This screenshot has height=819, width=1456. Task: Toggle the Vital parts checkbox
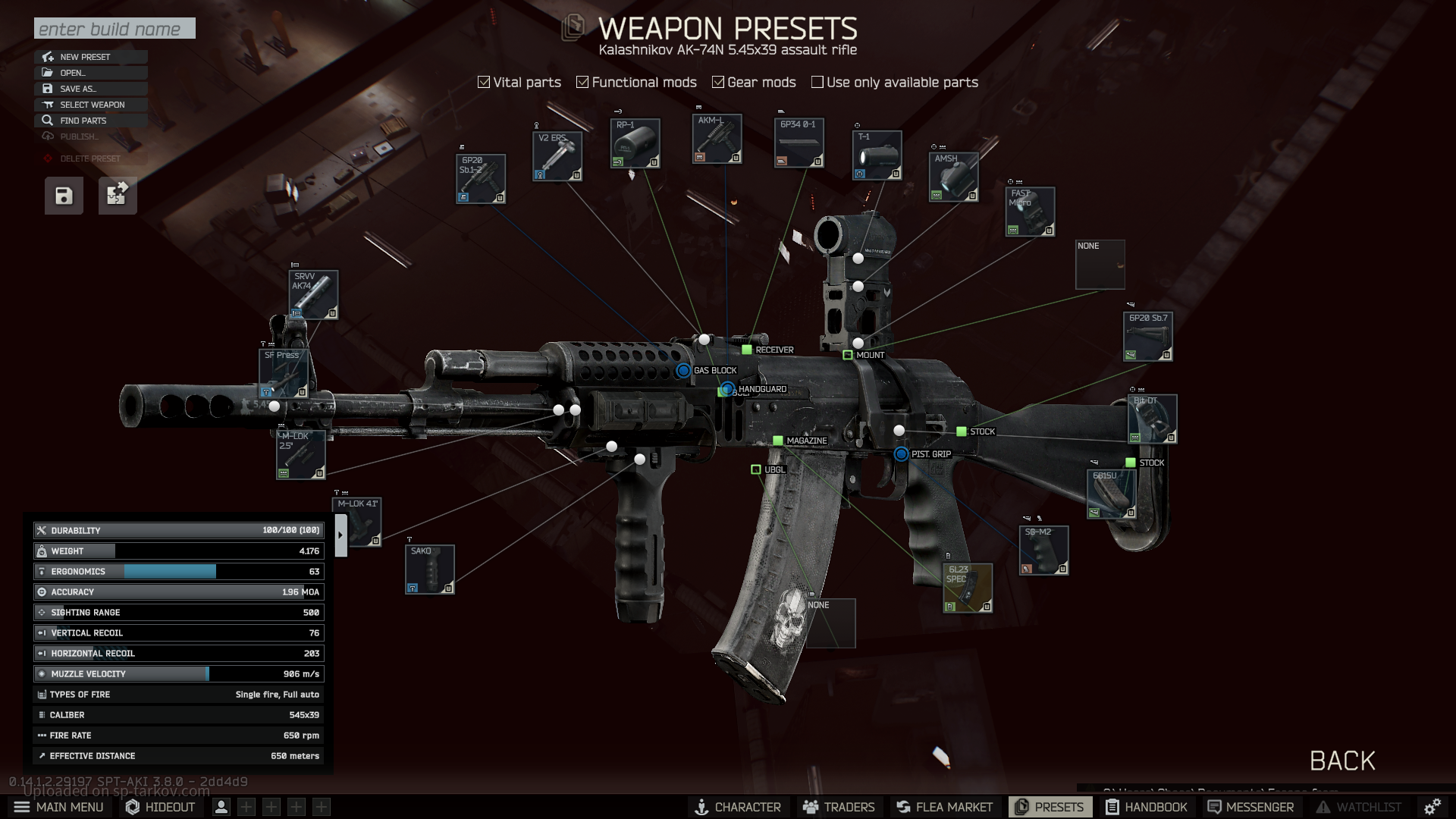(484, 82)
